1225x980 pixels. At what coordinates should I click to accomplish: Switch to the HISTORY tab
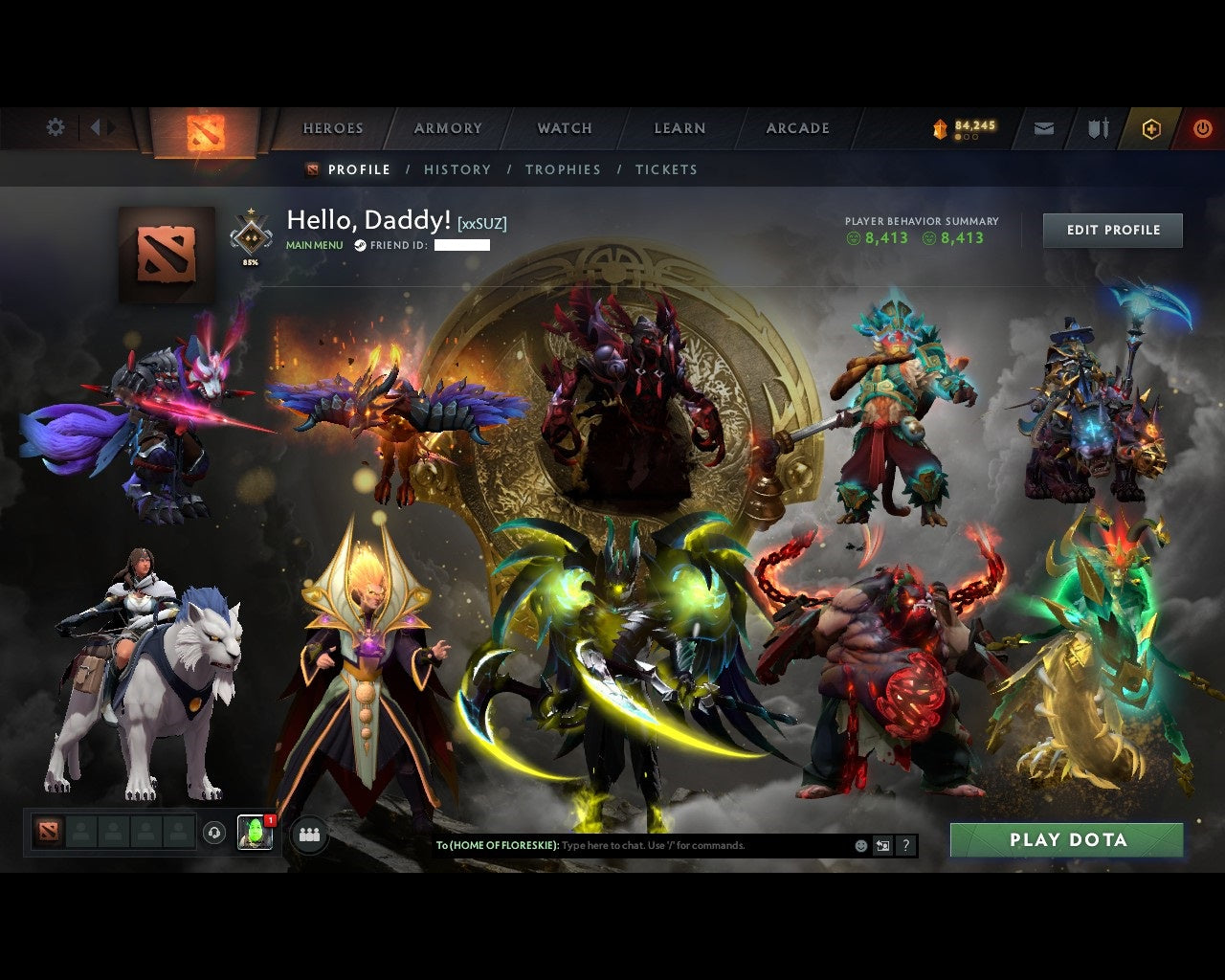[457, 169]
